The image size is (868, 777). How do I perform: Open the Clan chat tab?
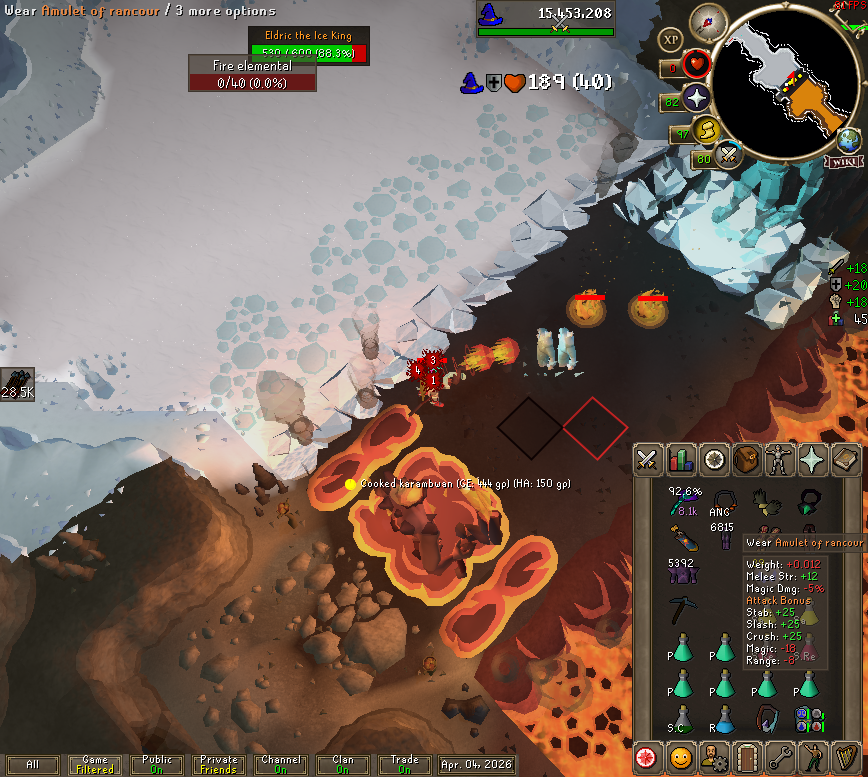tap(343, 765)
